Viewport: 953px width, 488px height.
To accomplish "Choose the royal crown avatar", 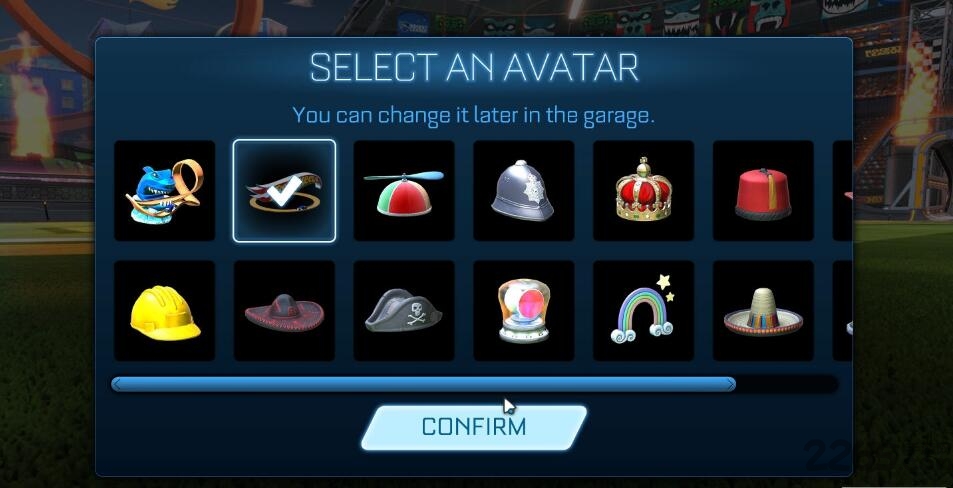I will click(643, 190).
